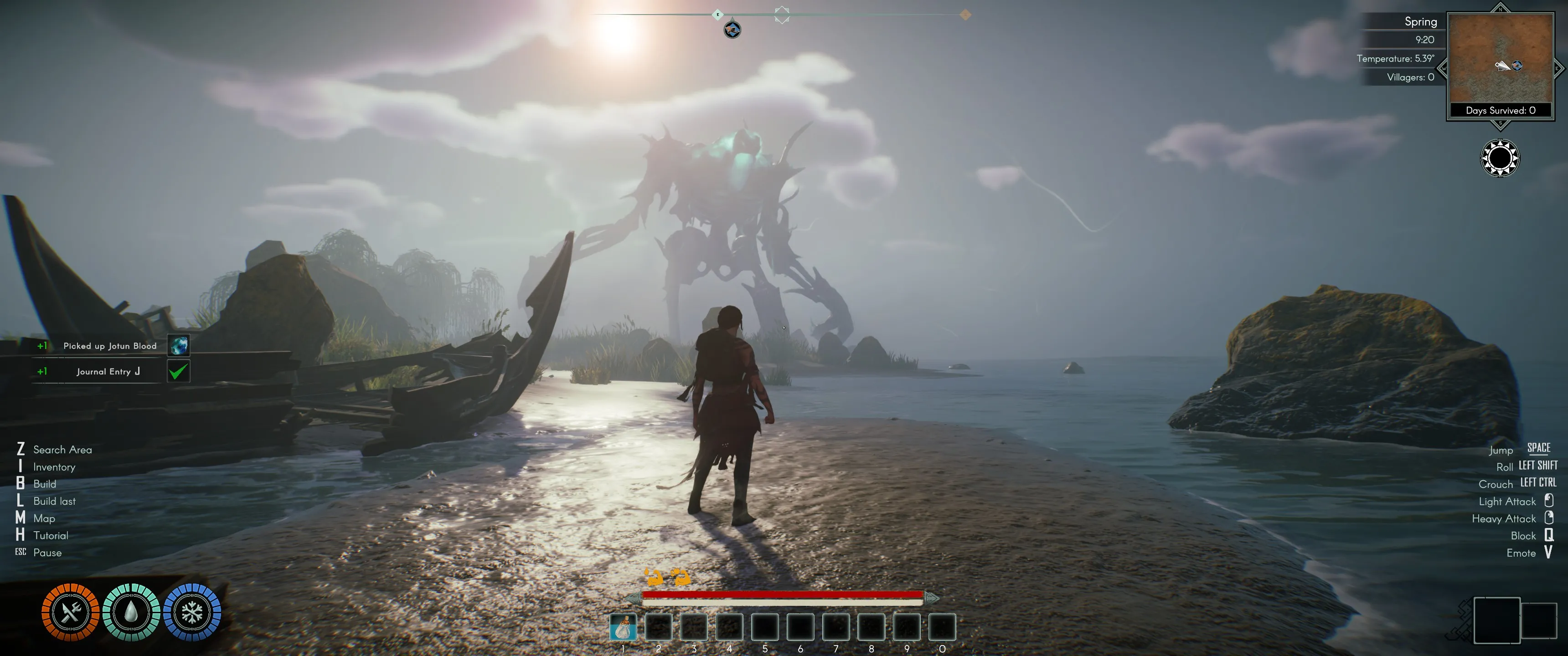Click the east E marker on the compass
Viewport: 1568px width, 656px height.
coord(717,15)
